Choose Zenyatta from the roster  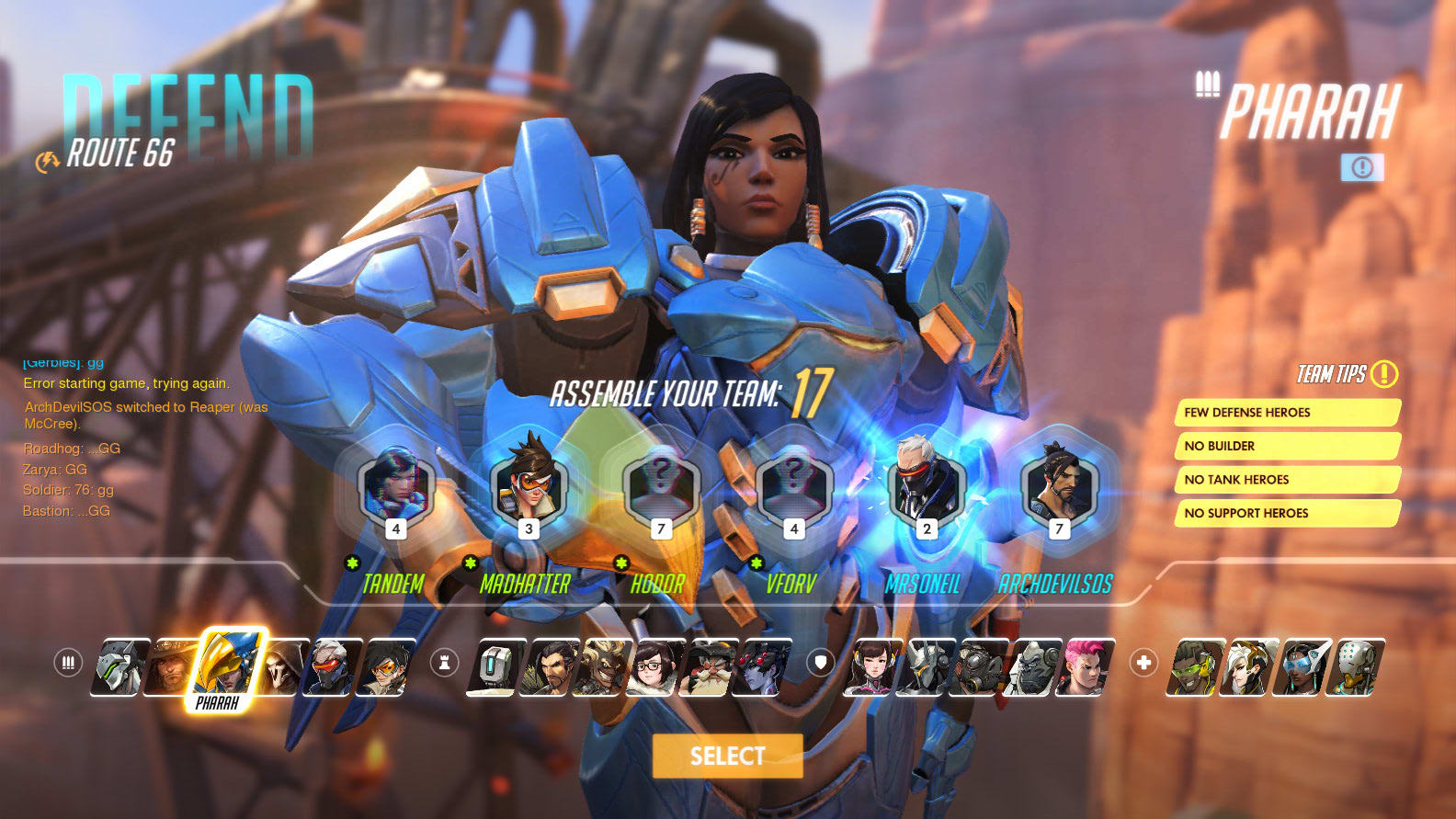[1356, 666]
